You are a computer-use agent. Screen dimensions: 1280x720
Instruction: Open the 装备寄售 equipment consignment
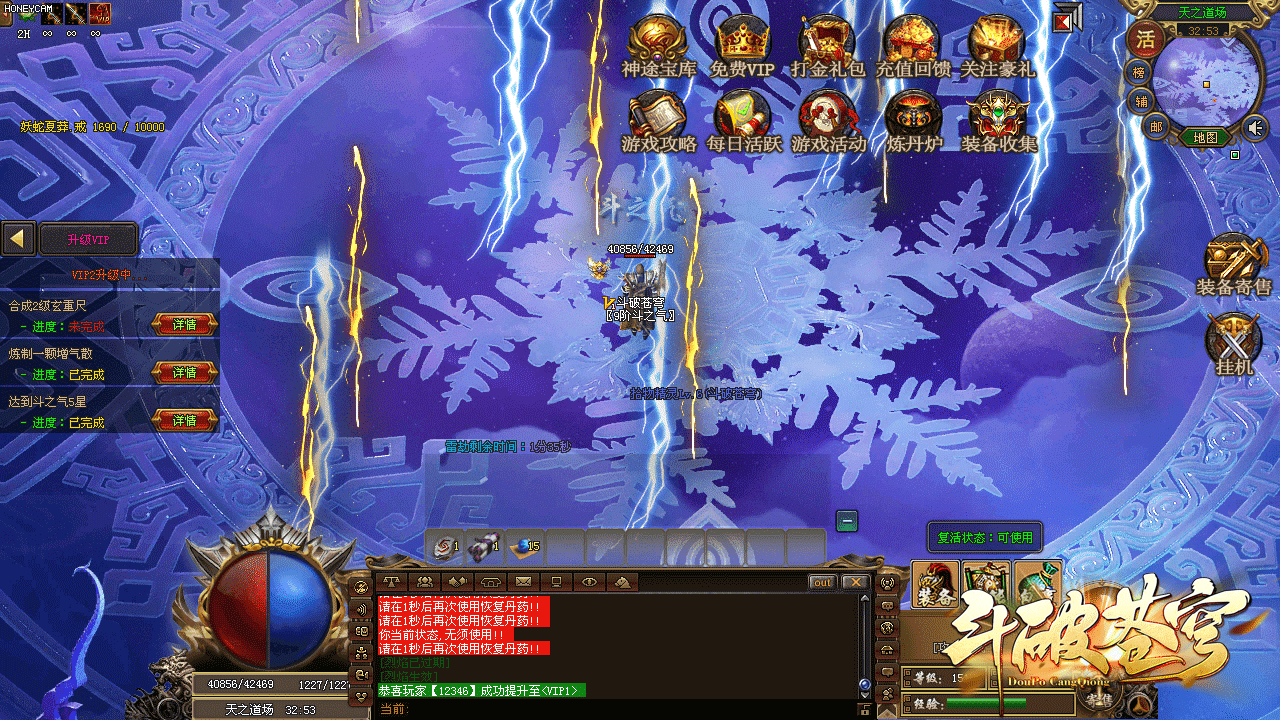1234,262
